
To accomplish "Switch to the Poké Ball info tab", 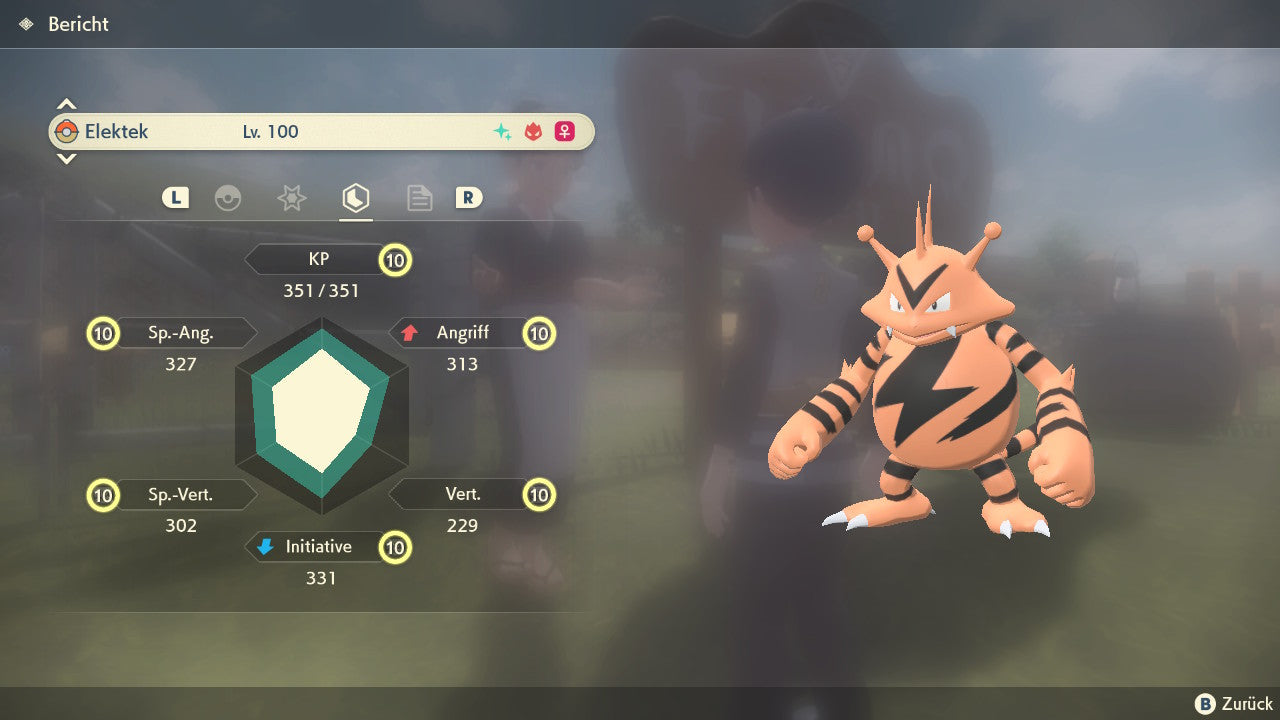I will [228, 198].
